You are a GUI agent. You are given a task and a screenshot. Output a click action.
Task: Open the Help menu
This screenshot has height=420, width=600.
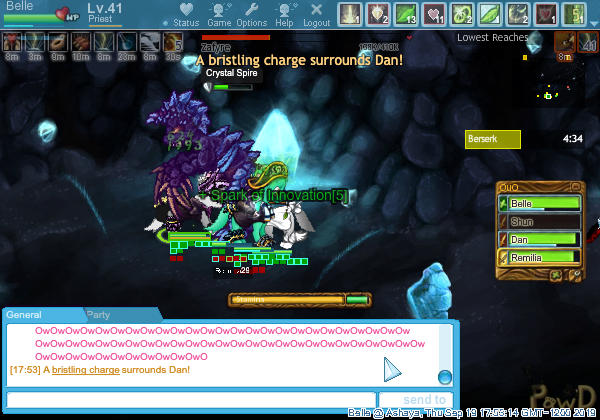(284, 15)
